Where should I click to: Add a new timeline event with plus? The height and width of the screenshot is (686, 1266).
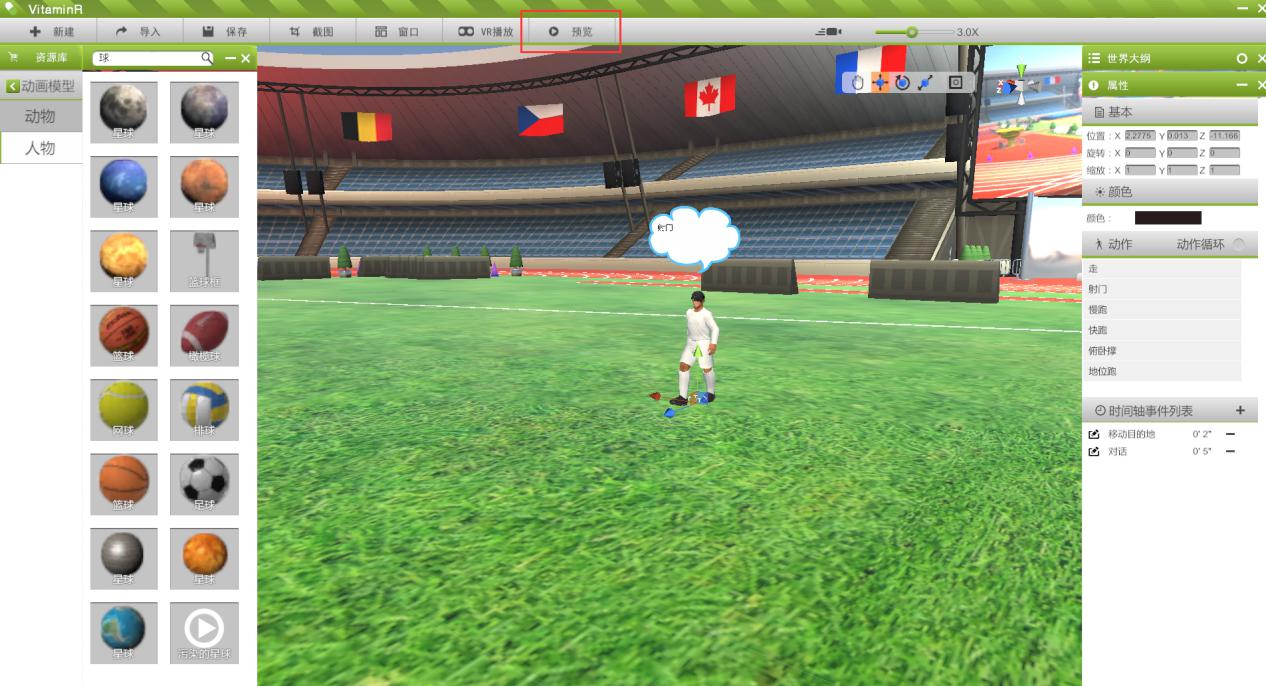[x=1240, y=411]
